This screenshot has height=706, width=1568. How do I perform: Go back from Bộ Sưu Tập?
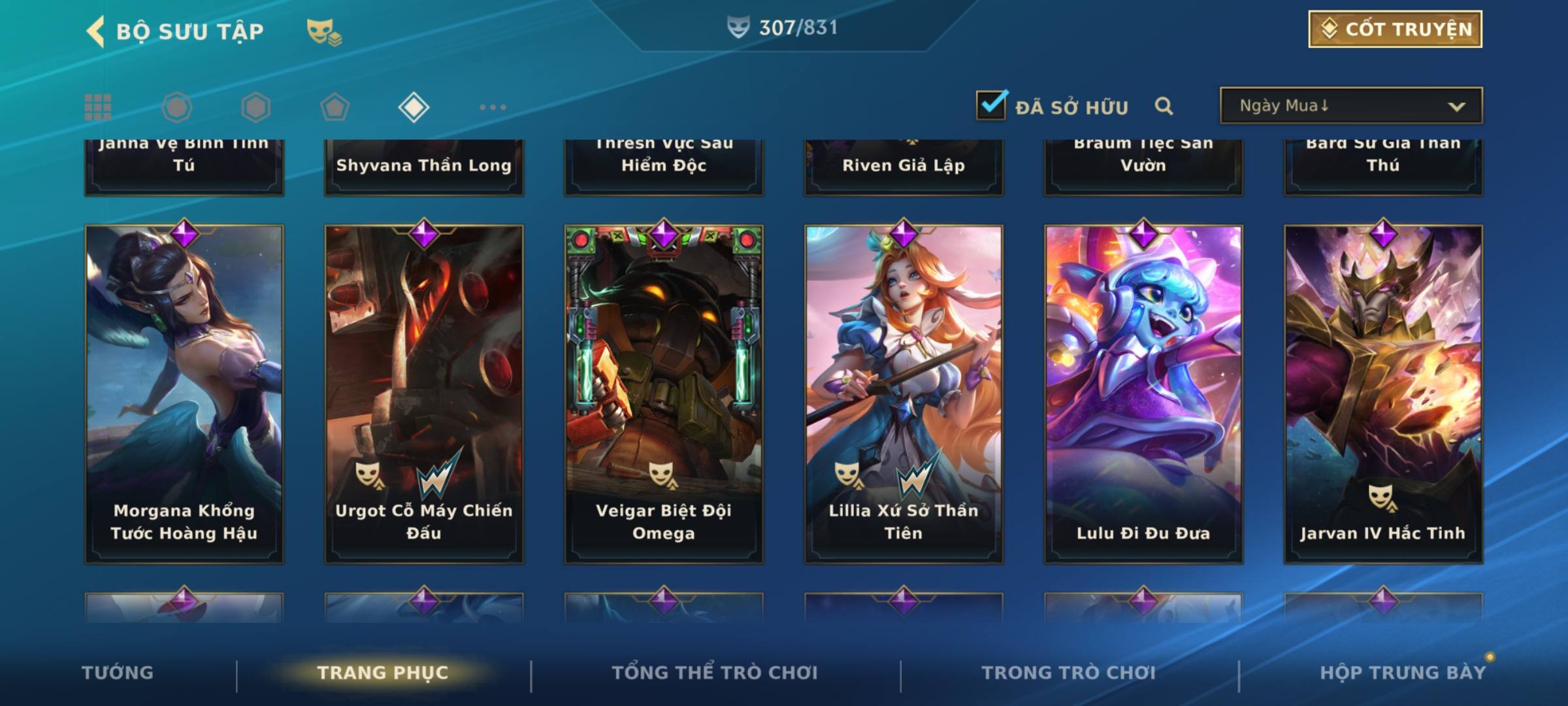(x=96, y=31)
